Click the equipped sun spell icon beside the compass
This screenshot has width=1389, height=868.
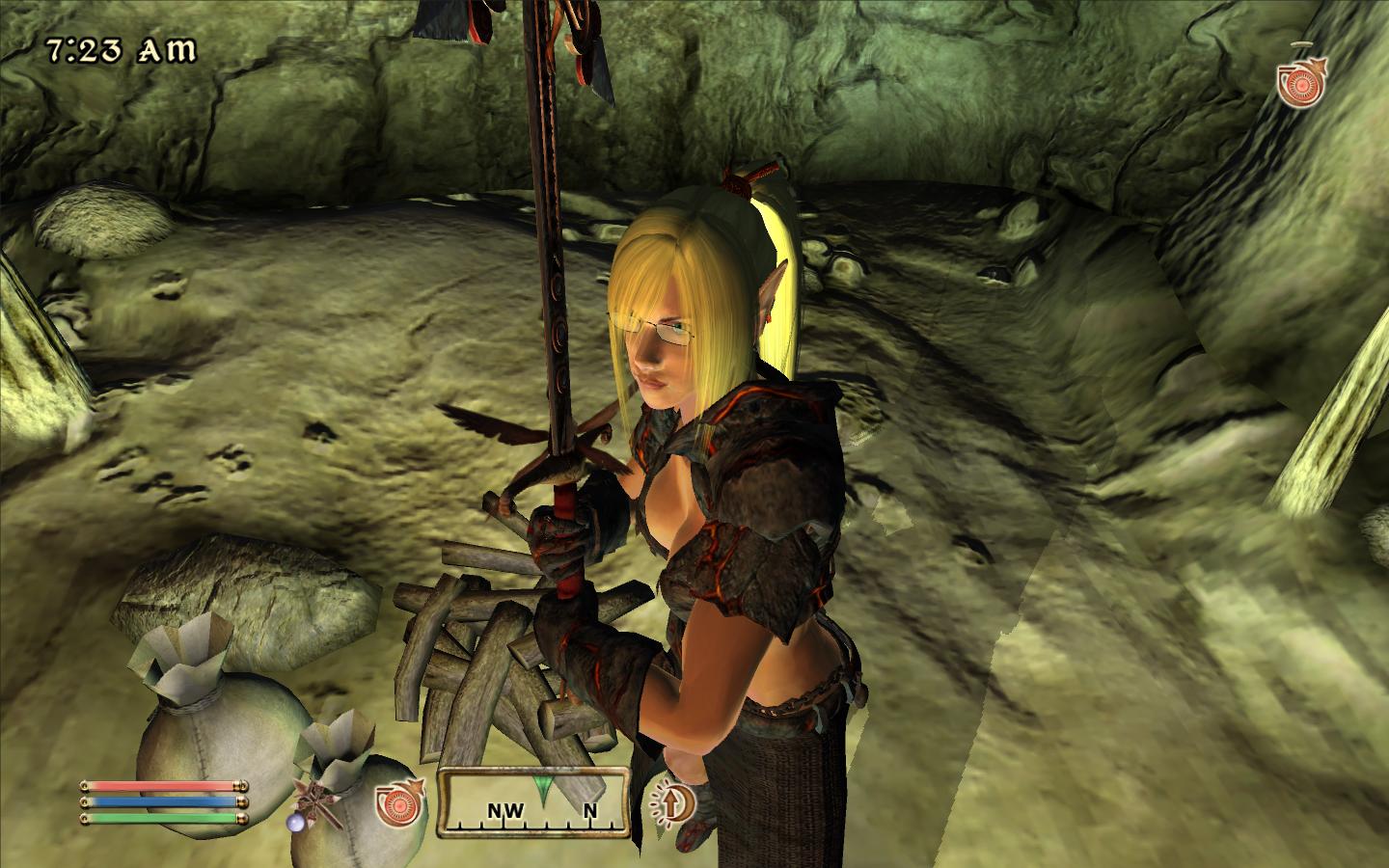(400, 803)
